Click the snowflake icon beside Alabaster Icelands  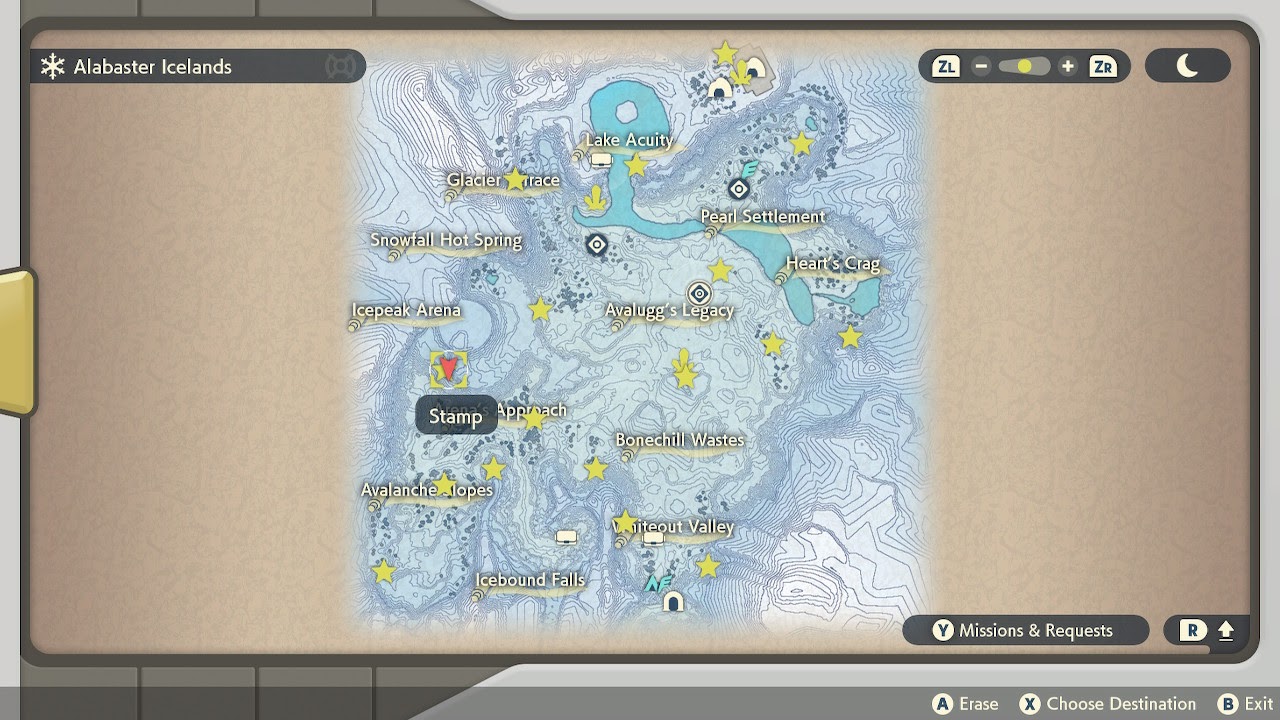(50, 67)
